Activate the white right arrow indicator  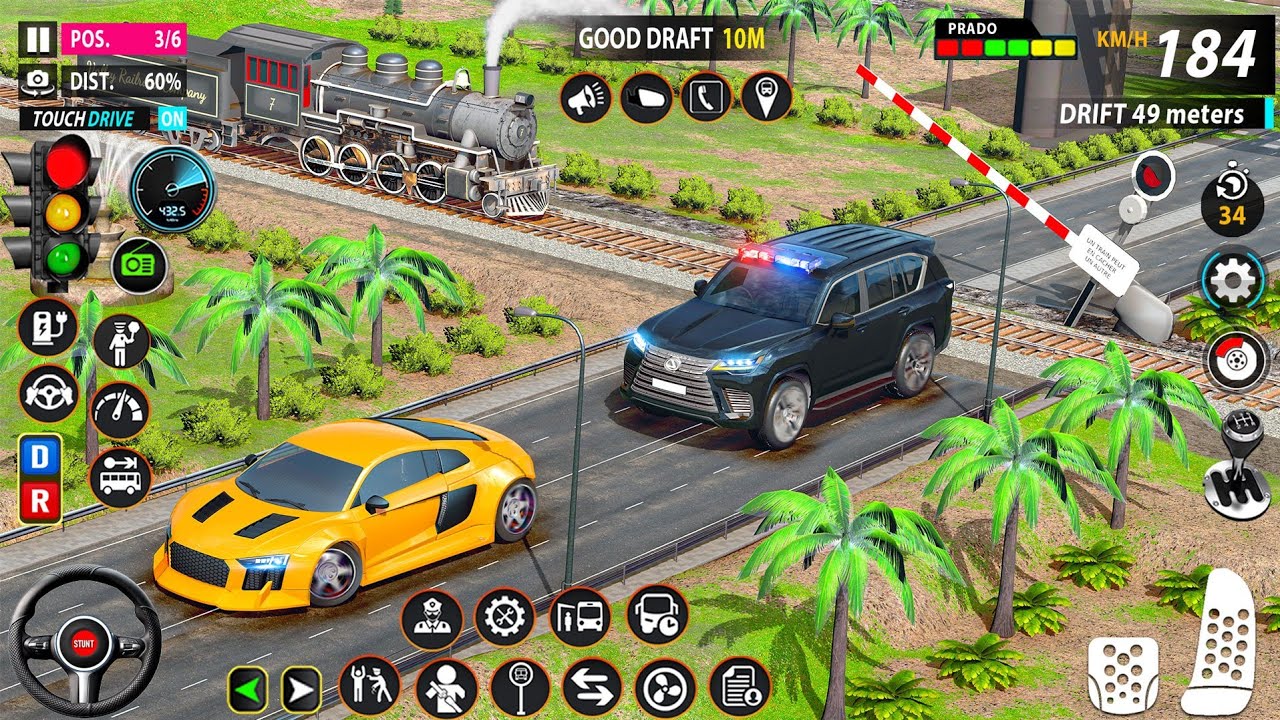300,689
